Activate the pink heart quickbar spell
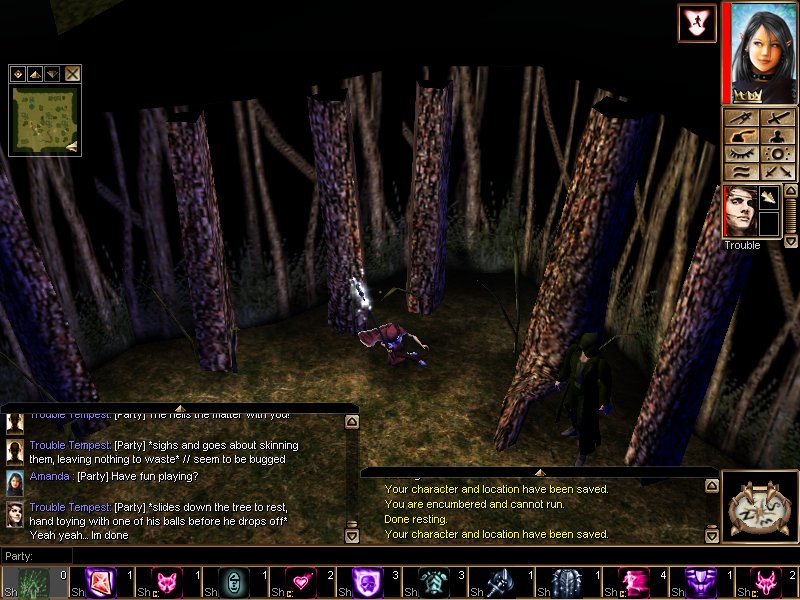 coord(298,582)
